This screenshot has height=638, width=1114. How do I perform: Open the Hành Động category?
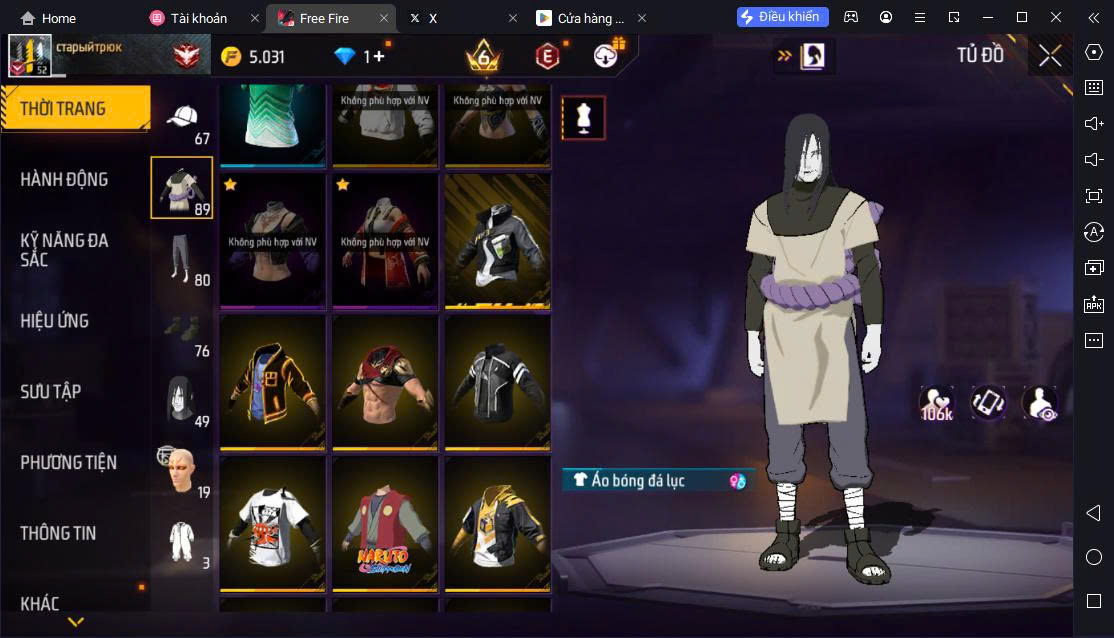tap(65, 180)
